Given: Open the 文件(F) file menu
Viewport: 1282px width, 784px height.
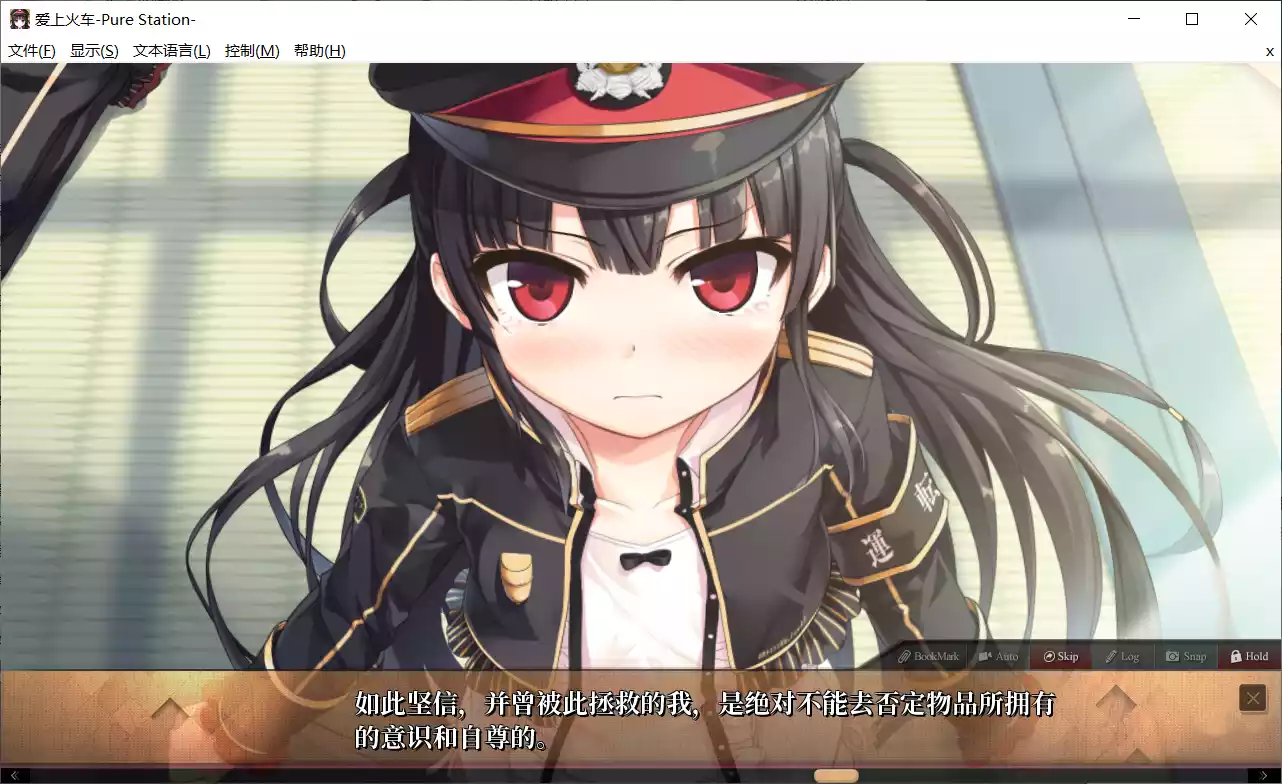Looking at the screenshot, I should tap(30, 50).
